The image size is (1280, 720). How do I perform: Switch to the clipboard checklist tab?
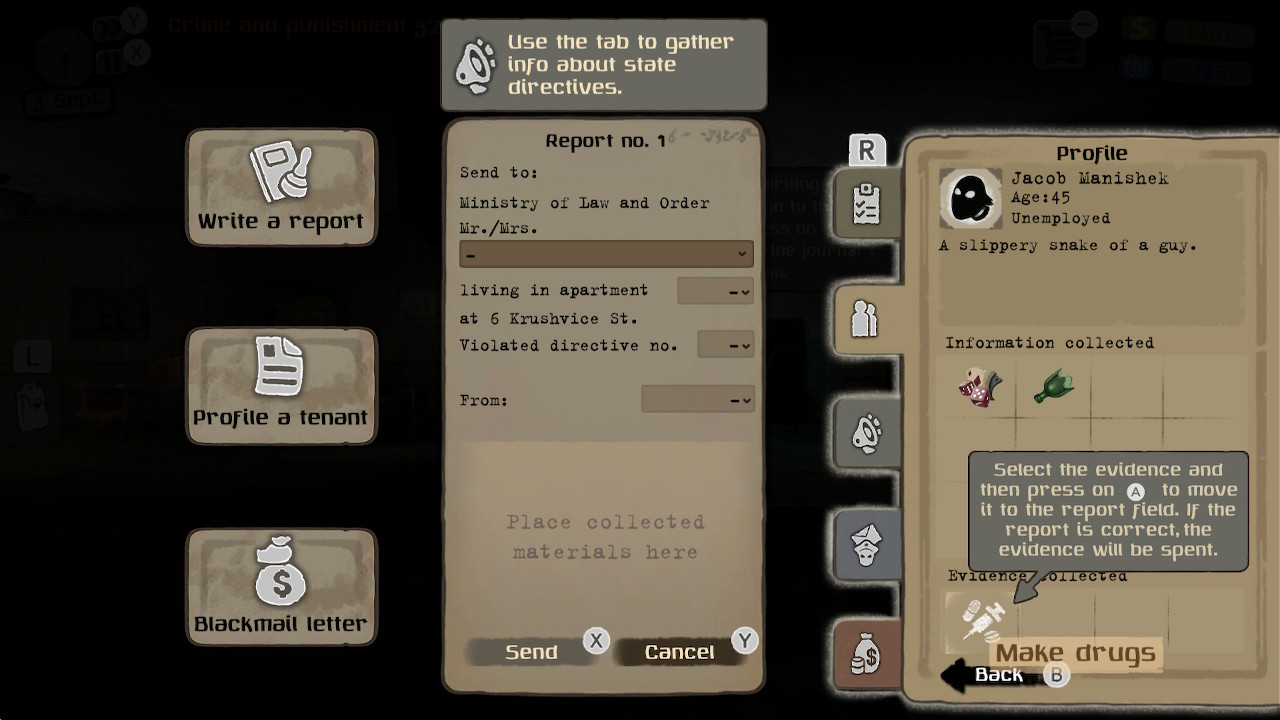(866, 202)
